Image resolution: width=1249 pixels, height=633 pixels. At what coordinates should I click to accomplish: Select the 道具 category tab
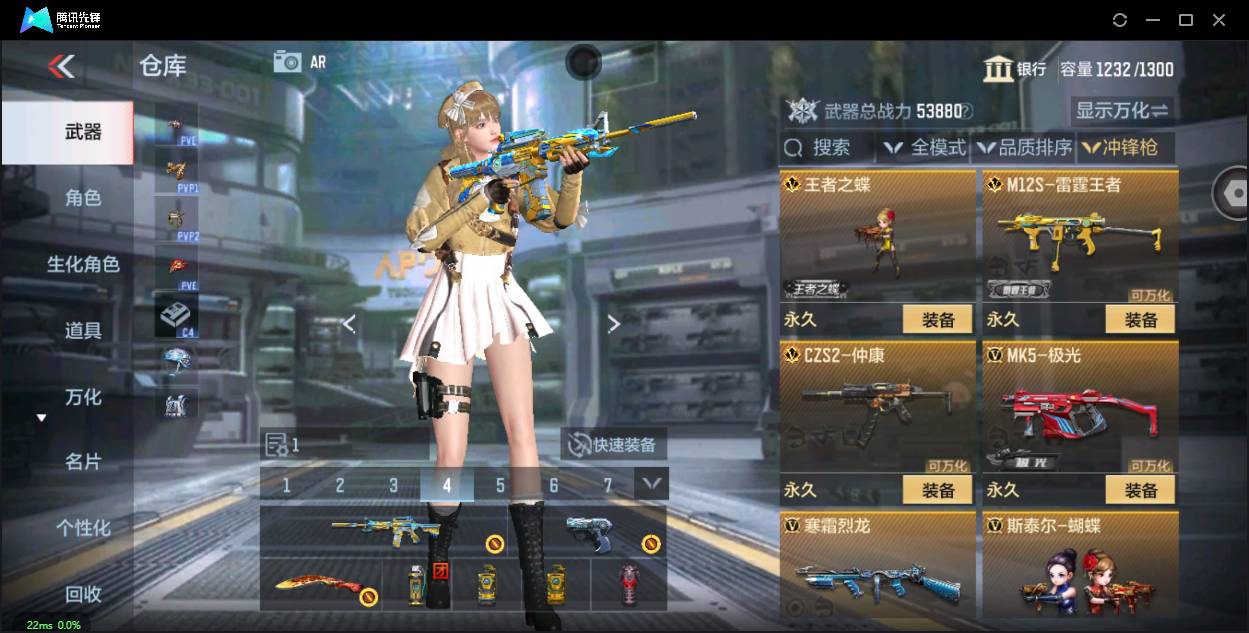click(x=83, y=330)
